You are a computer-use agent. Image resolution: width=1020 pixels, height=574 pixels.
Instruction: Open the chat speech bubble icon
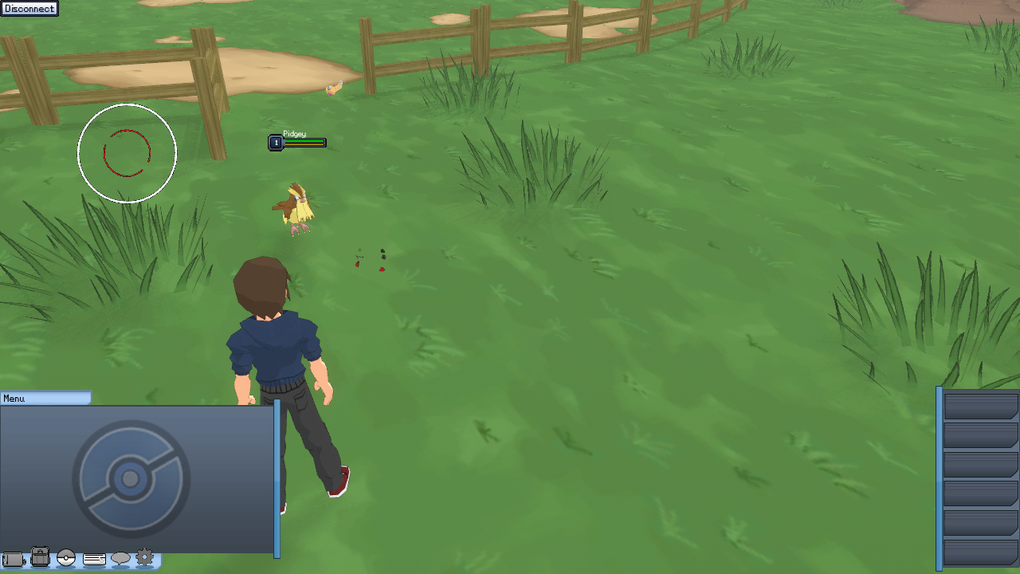tap(121, 558)
